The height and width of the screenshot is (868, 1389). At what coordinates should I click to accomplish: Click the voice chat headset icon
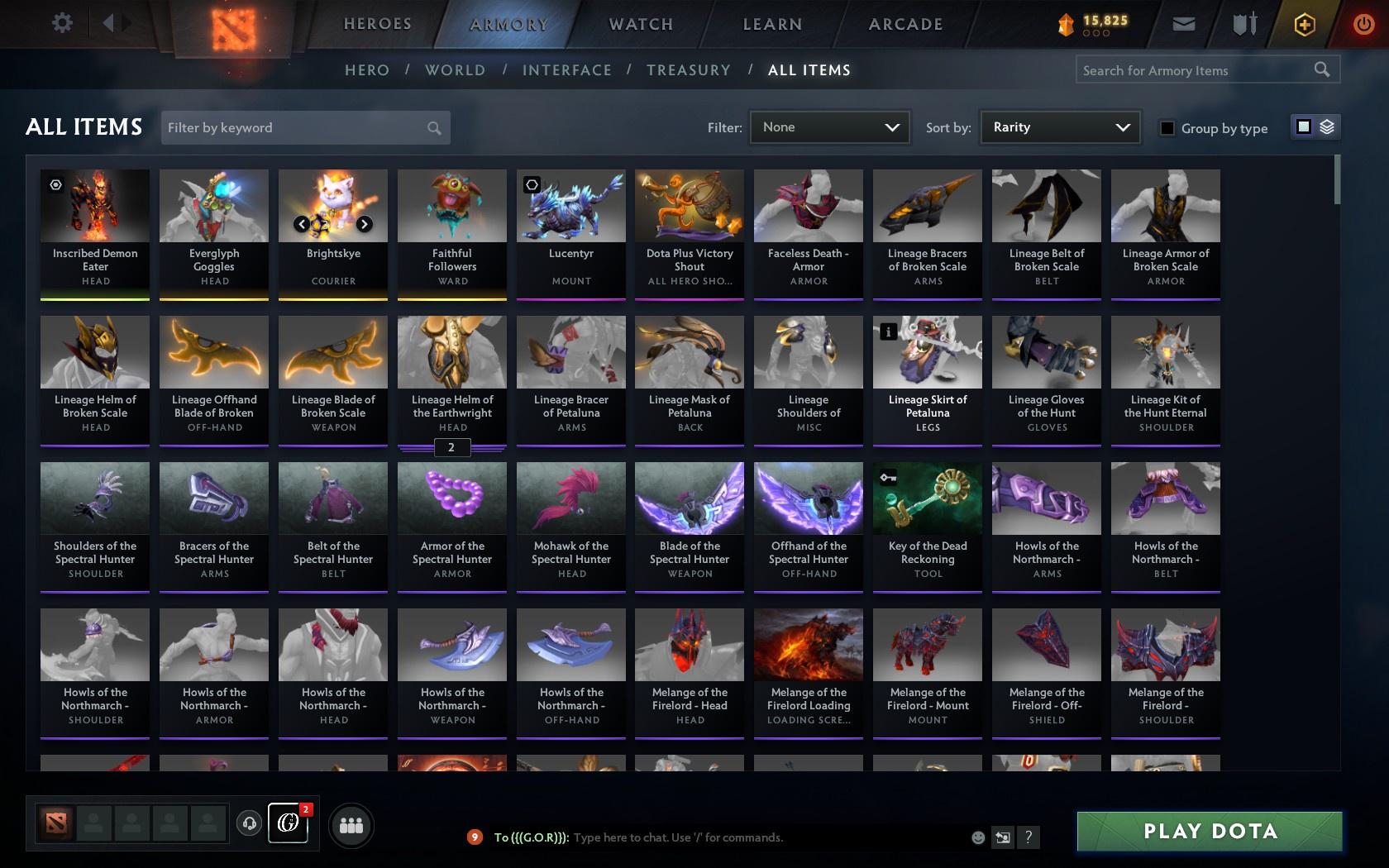(250, 824)
